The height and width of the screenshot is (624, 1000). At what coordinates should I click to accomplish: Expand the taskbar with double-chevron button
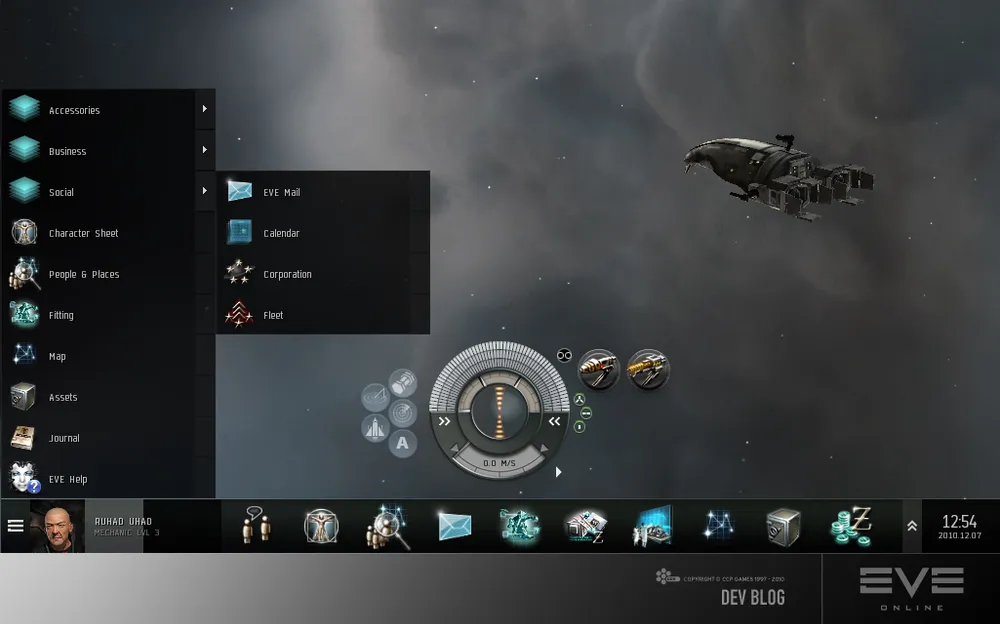coord(912,526)
